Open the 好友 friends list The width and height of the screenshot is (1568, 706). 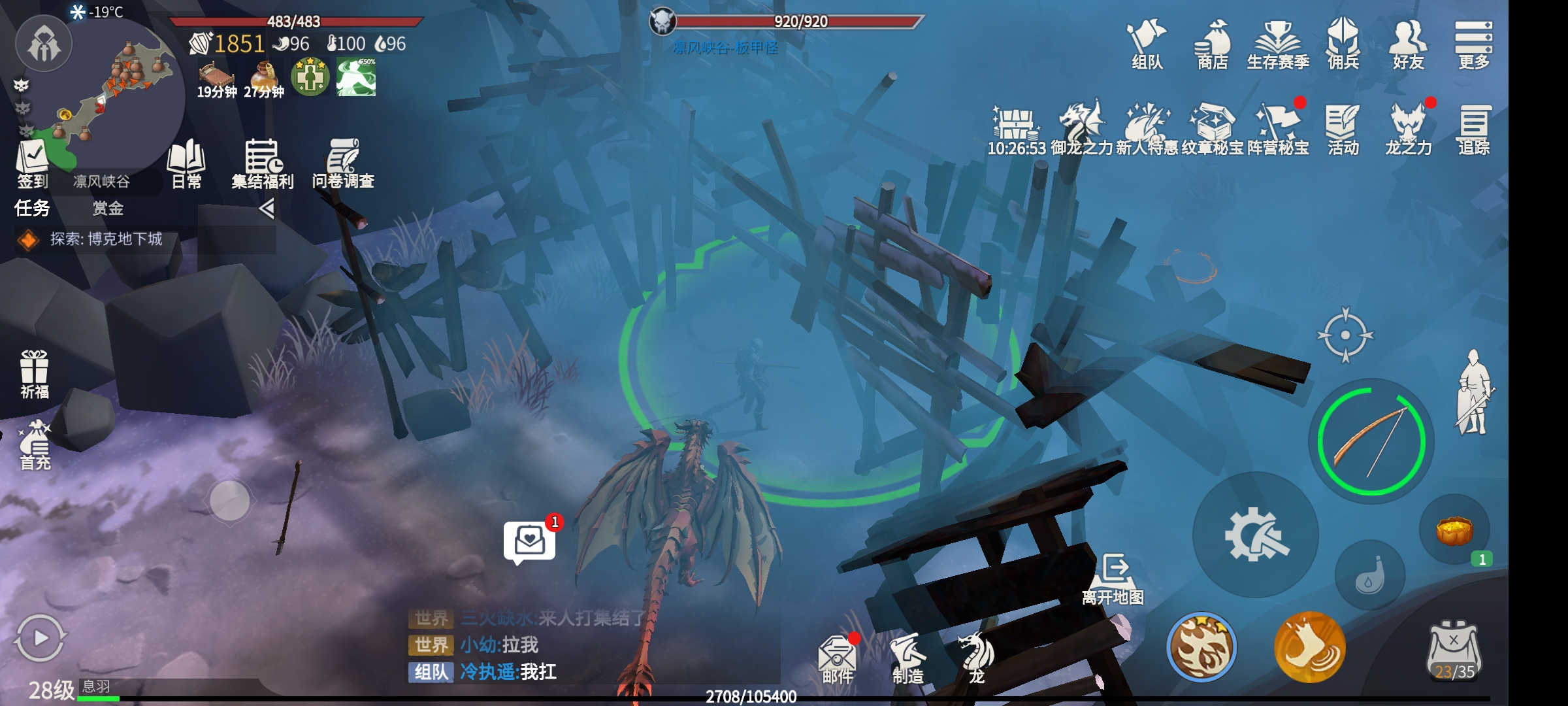(x=1409, y=43)
